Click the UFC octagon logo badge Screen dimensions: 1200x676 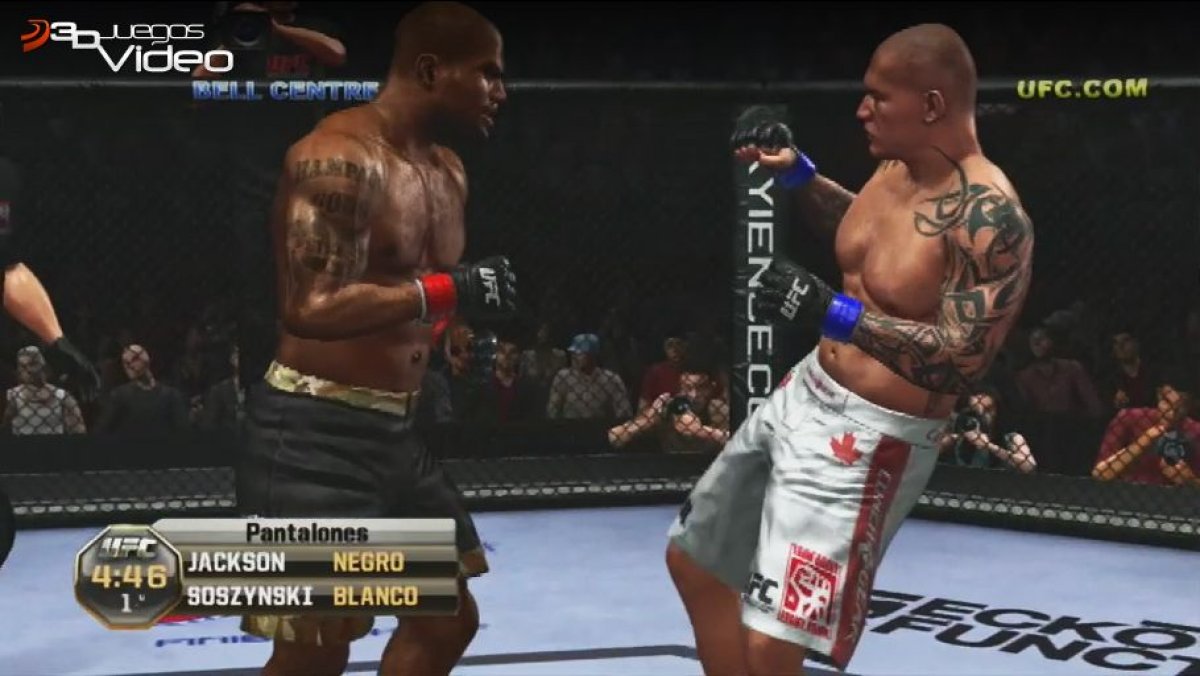pos(128,575)
